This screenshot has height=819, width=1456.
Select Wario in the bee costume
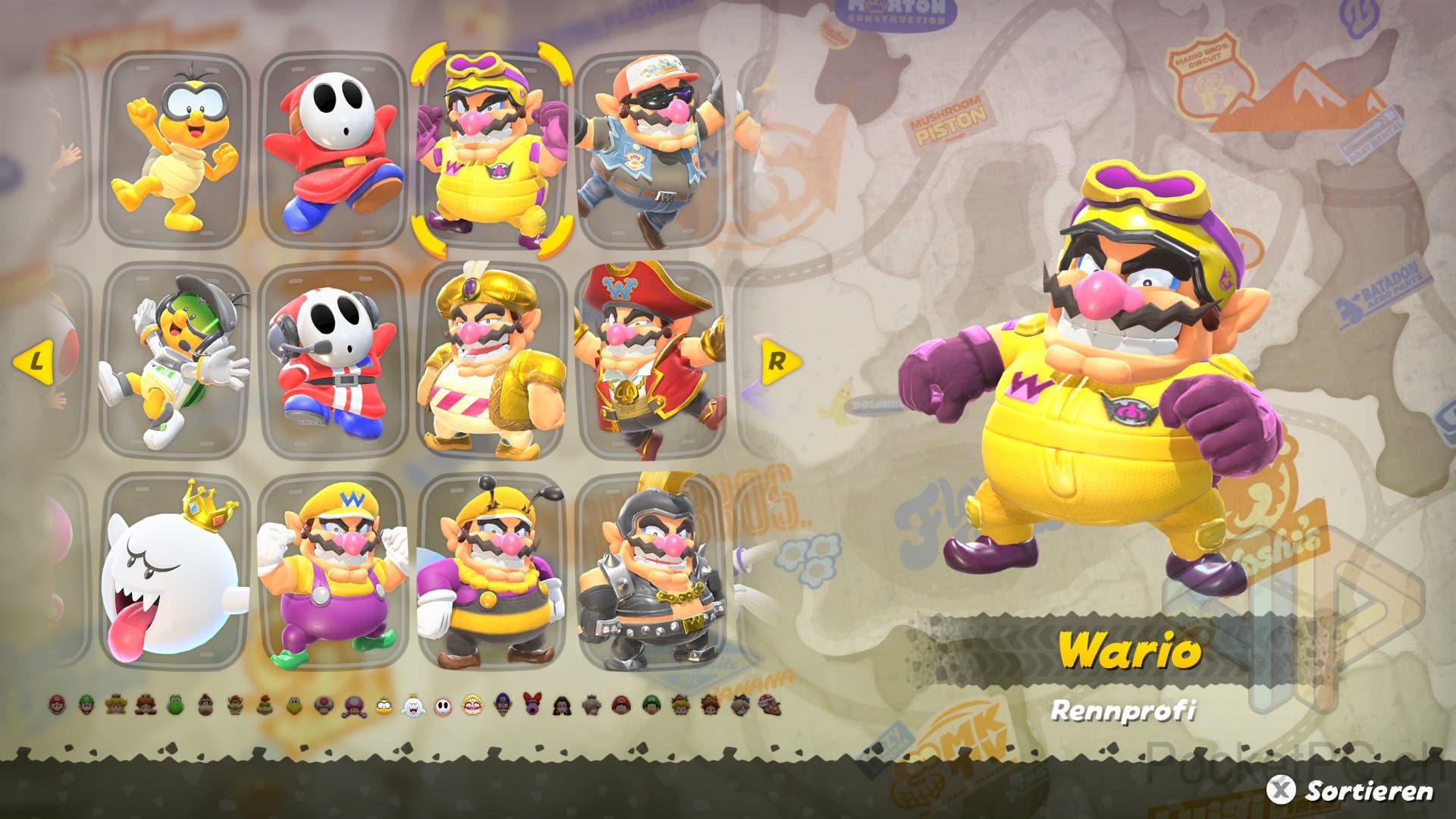point(491,572)
